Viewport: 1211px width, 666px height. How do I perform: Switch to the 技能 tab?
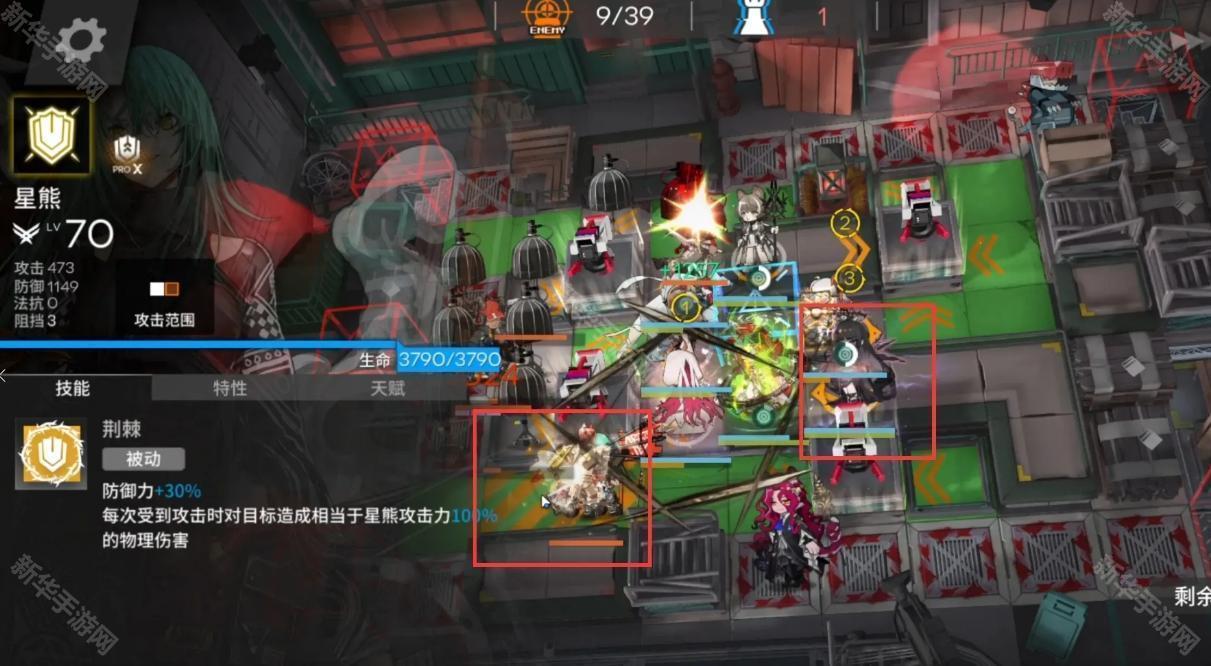click(73, 388)
